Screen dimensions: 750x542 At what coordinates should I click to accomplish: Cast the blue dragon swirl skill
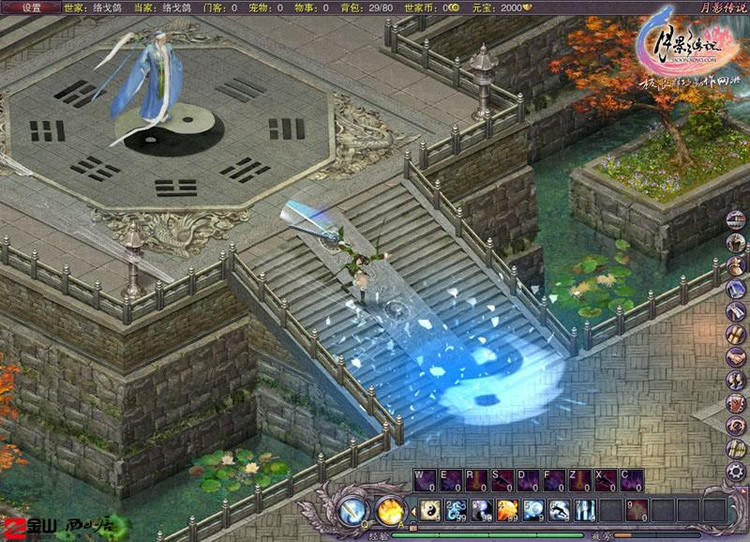[455, 510]
